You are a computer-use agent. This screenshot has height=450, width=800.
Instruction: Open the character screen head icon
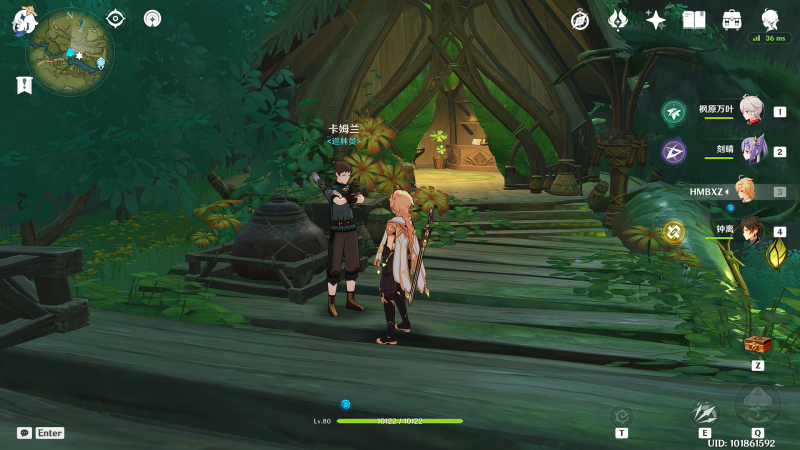(770, 20)
